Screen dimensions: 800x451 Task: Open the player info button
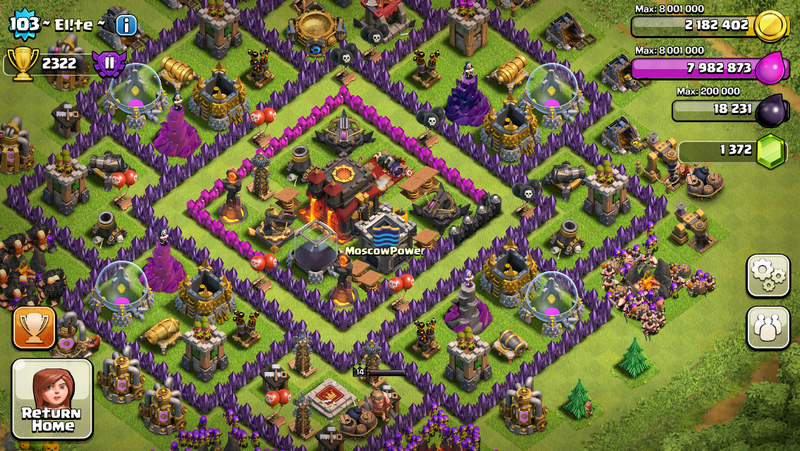(126, 25)
